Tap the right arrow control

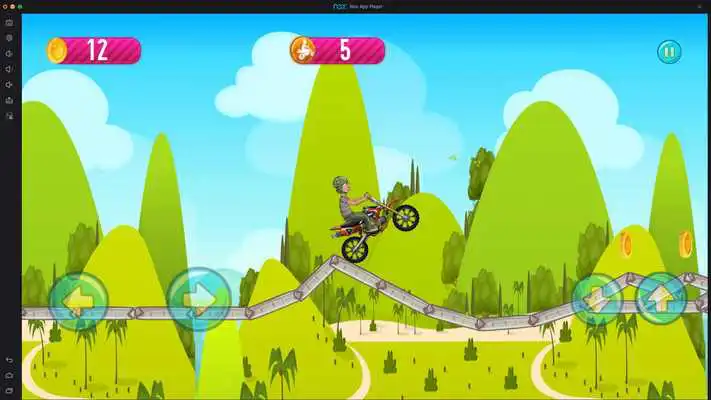pyautogui.click(x=199, y=299)
